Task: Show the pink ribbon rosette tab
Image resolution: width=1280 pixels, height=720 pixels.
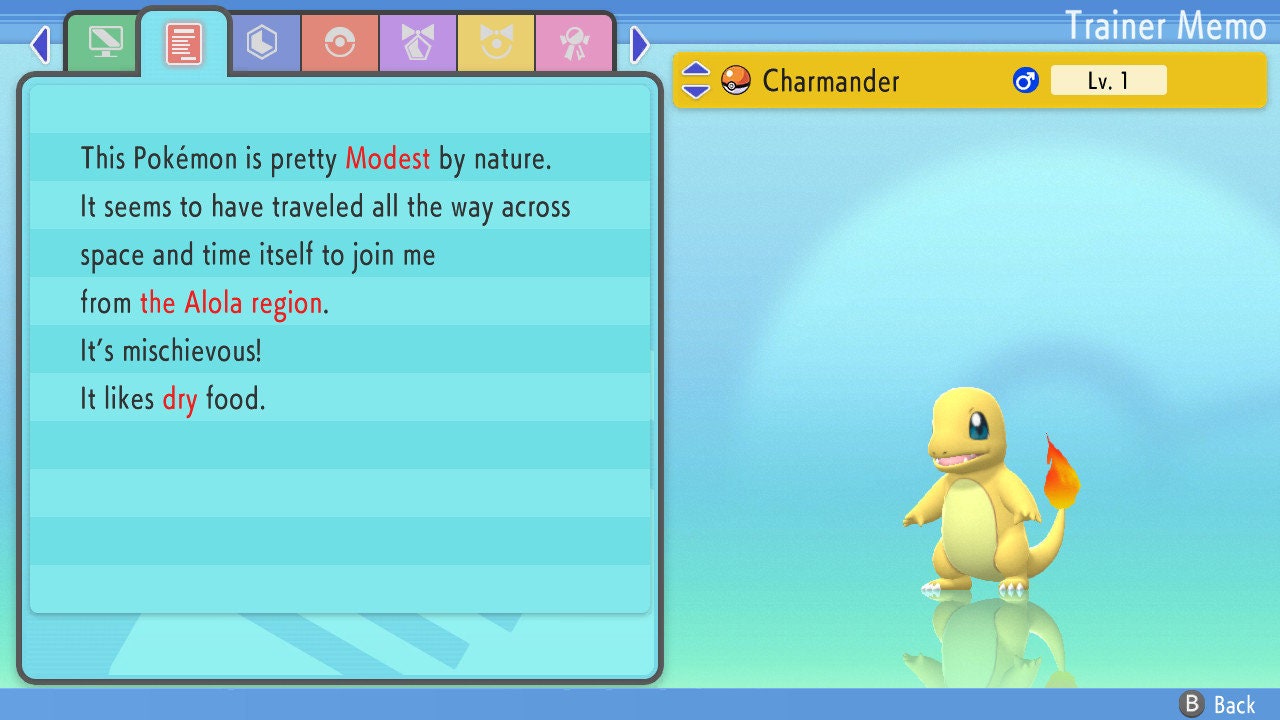Action: [574, 43]
